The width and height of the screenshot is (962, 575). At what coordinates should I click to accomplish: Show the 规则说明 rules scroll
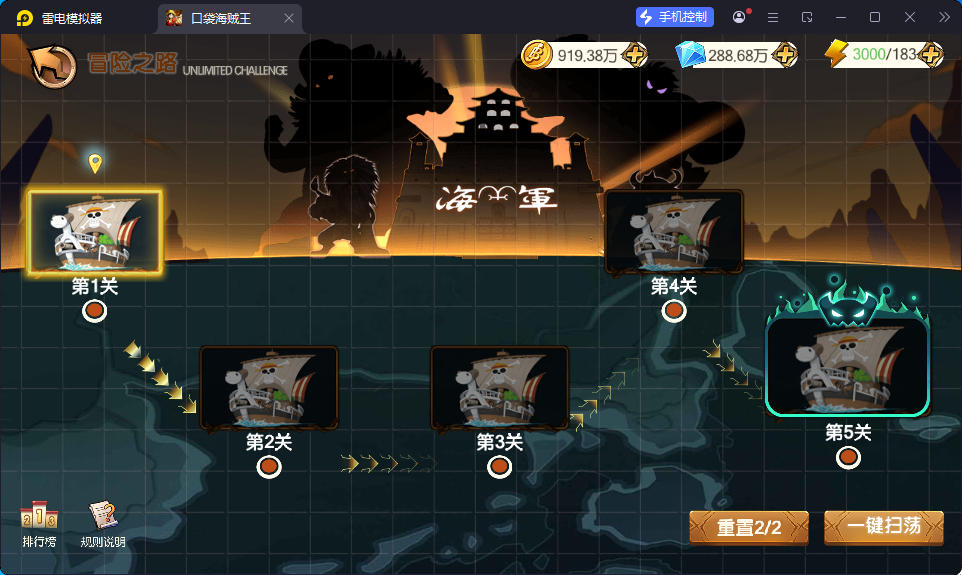point(102,523)
